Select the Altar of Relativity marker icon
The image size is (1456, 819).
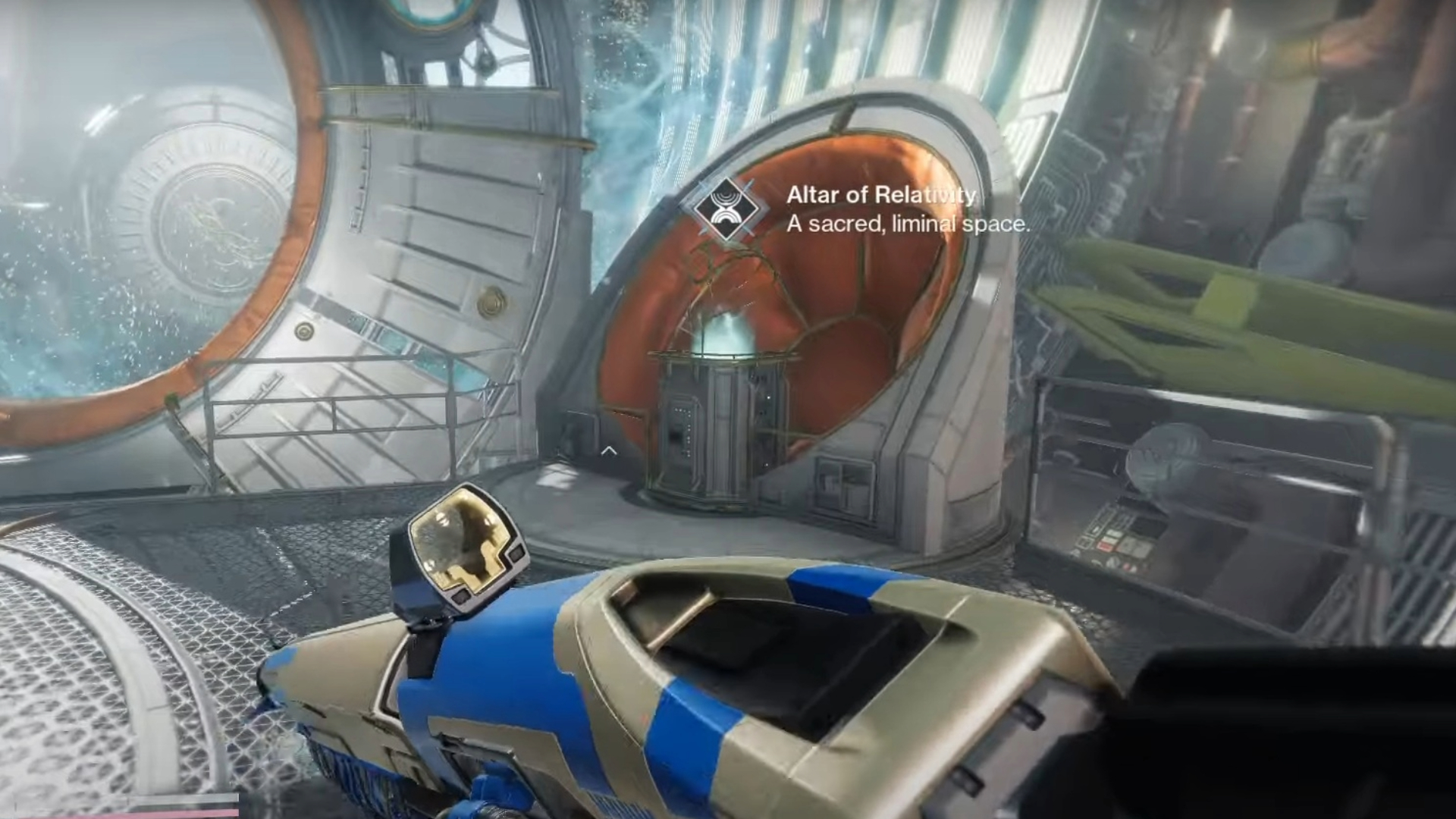(x=727, y=209)
